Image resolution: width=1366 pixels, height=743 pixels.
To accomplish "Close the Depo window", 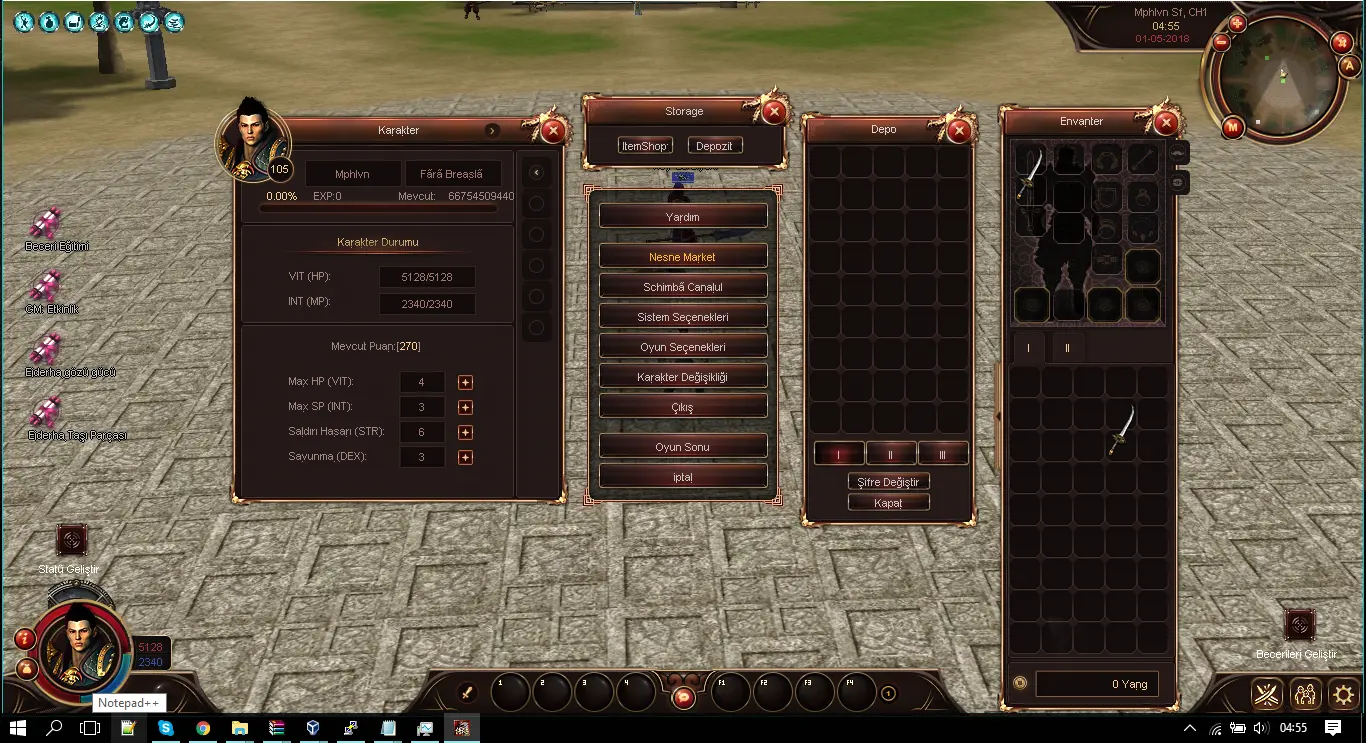I will pos(959,130).
